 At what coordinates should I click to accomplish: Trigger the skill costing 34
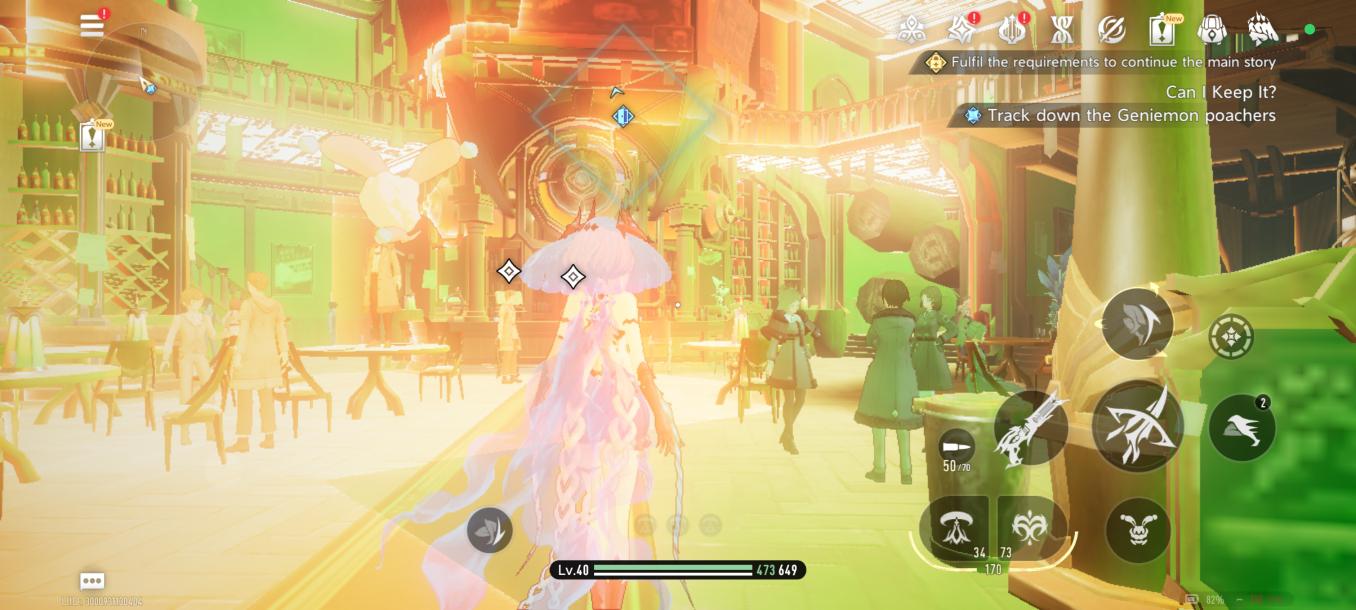(953, 527)
